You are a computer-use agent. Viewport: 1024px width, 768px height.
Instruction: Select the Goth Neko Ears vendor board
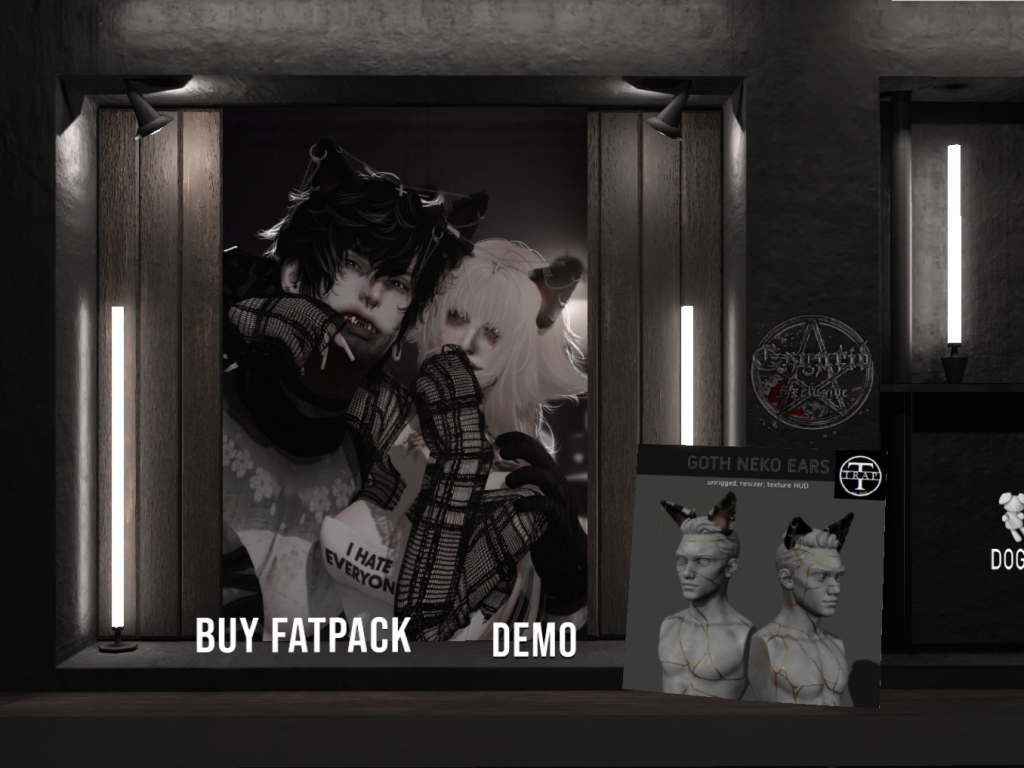(755, 575)
